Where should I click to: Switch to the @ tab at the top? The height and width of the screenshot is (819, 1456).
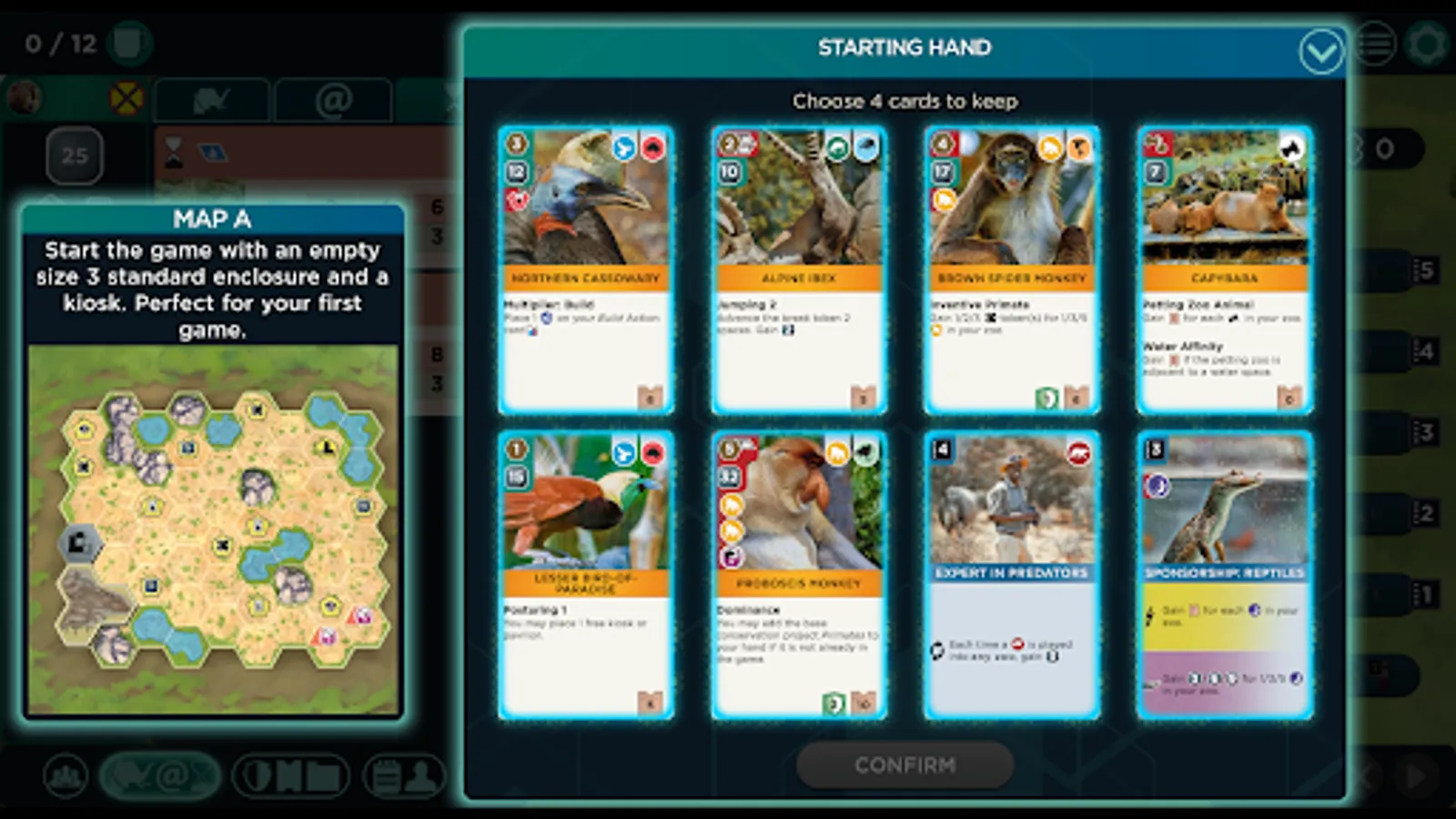tap(335, 100)
